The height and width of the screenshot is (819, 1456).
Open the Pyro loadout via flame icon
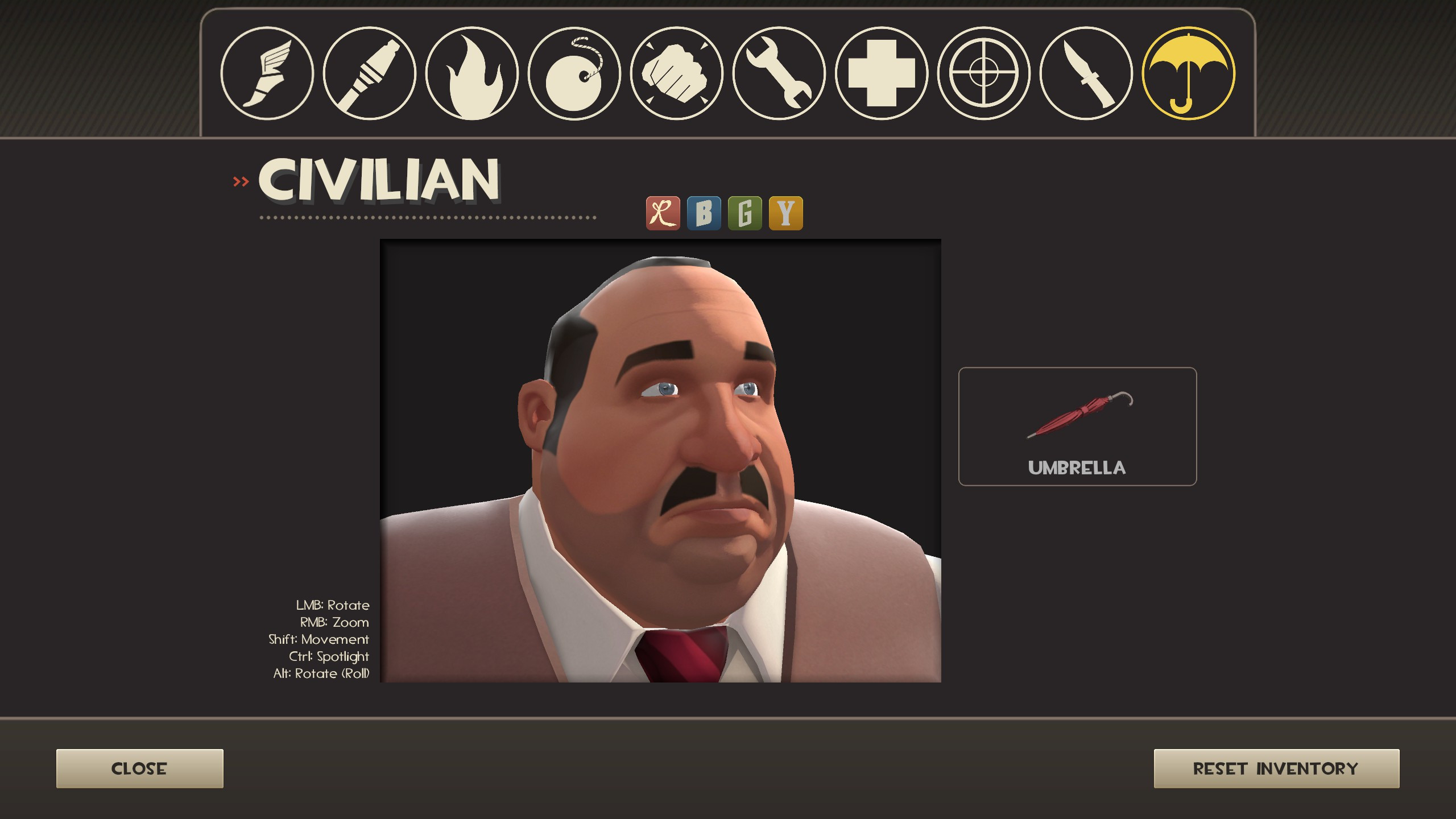(472, 74)
